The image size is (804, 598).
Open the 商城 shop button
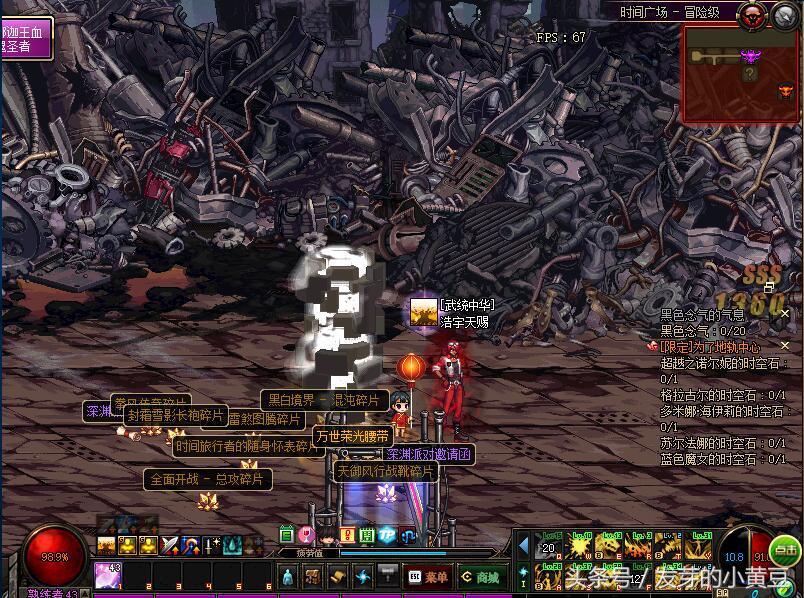click(x=480, y=577)
